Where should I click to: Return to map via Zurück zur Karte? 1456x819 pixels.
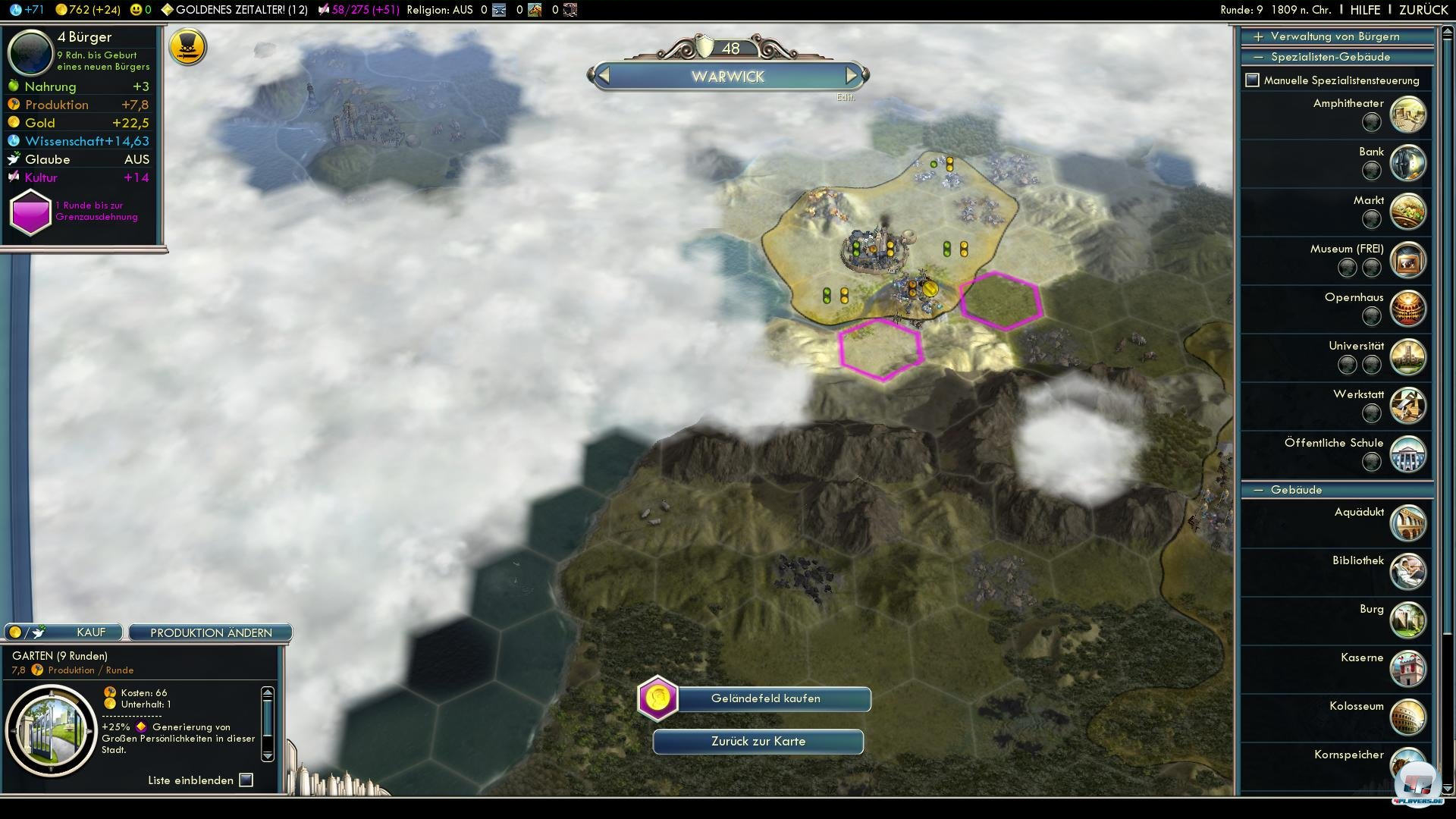[x=758, y=742]
